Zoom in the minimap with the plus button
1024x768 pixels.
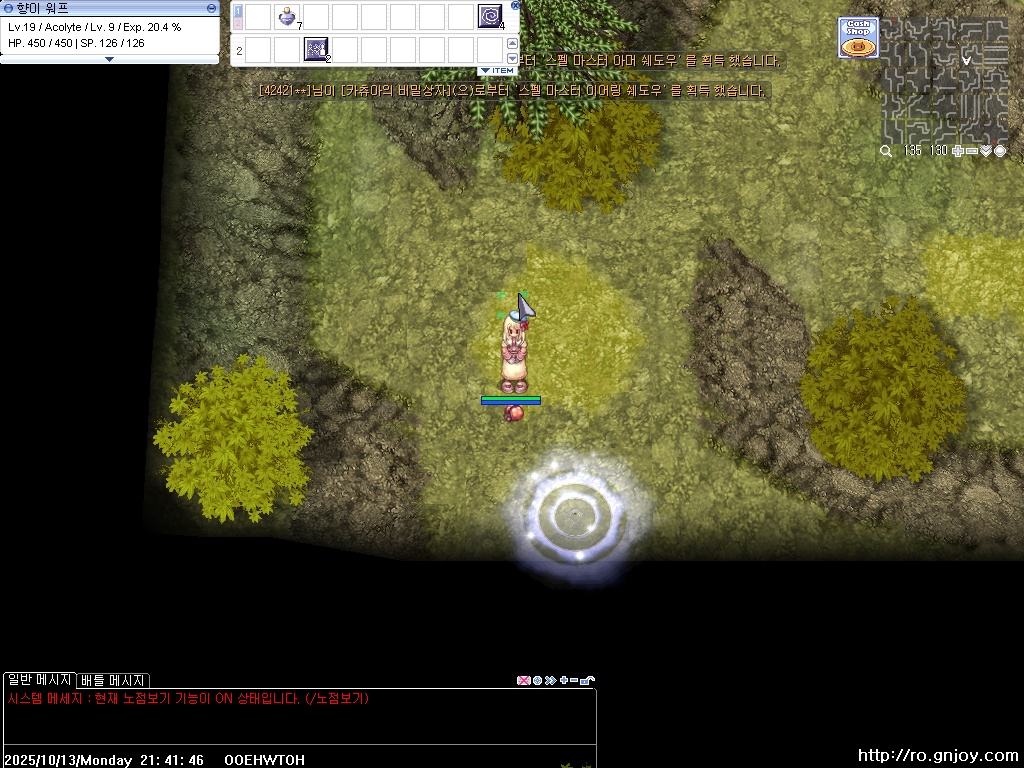[958, 151]
